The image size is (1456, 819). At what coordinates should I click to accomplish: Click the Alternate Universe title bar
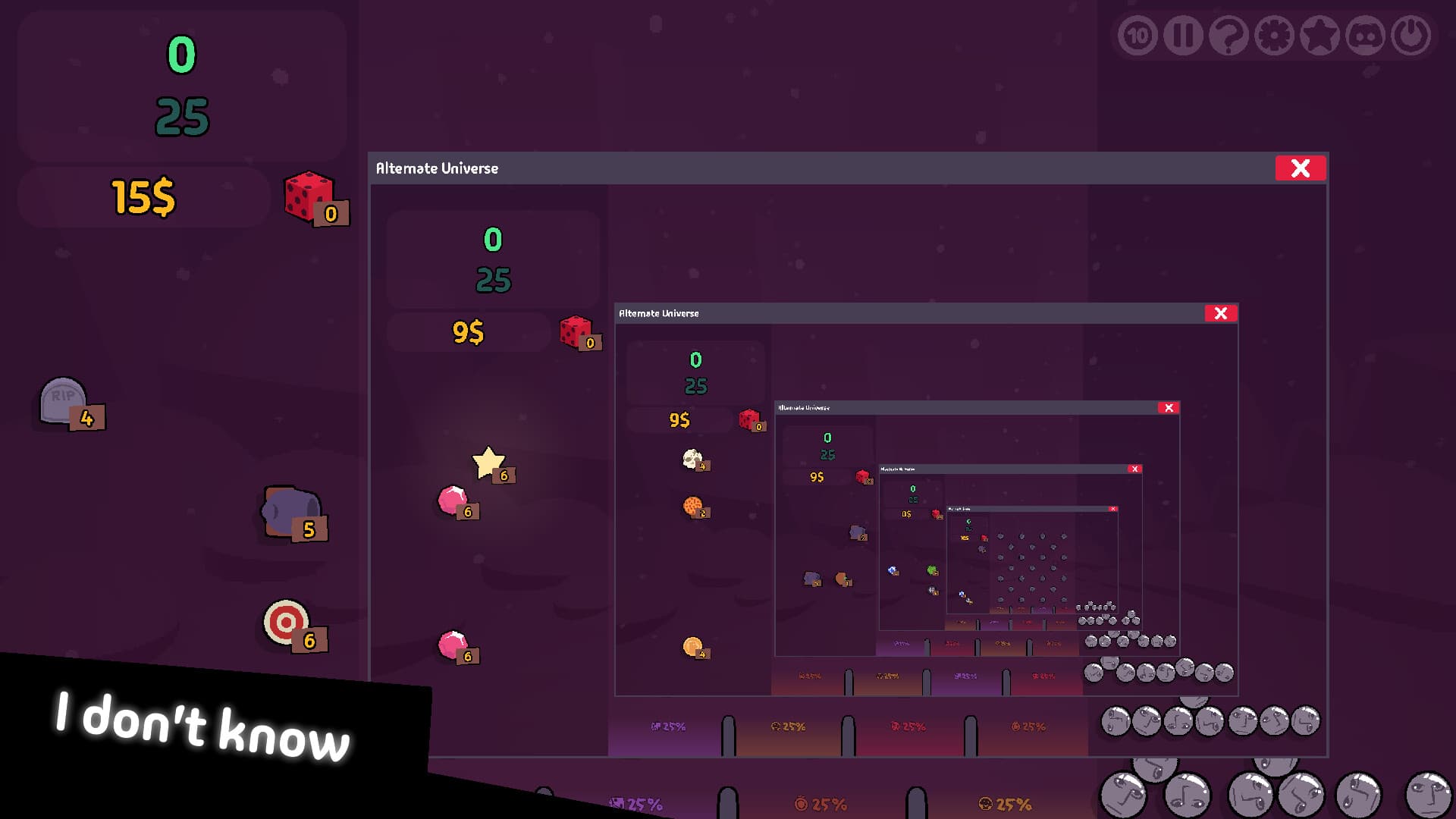pyautogui.click(x=438, y=168)
